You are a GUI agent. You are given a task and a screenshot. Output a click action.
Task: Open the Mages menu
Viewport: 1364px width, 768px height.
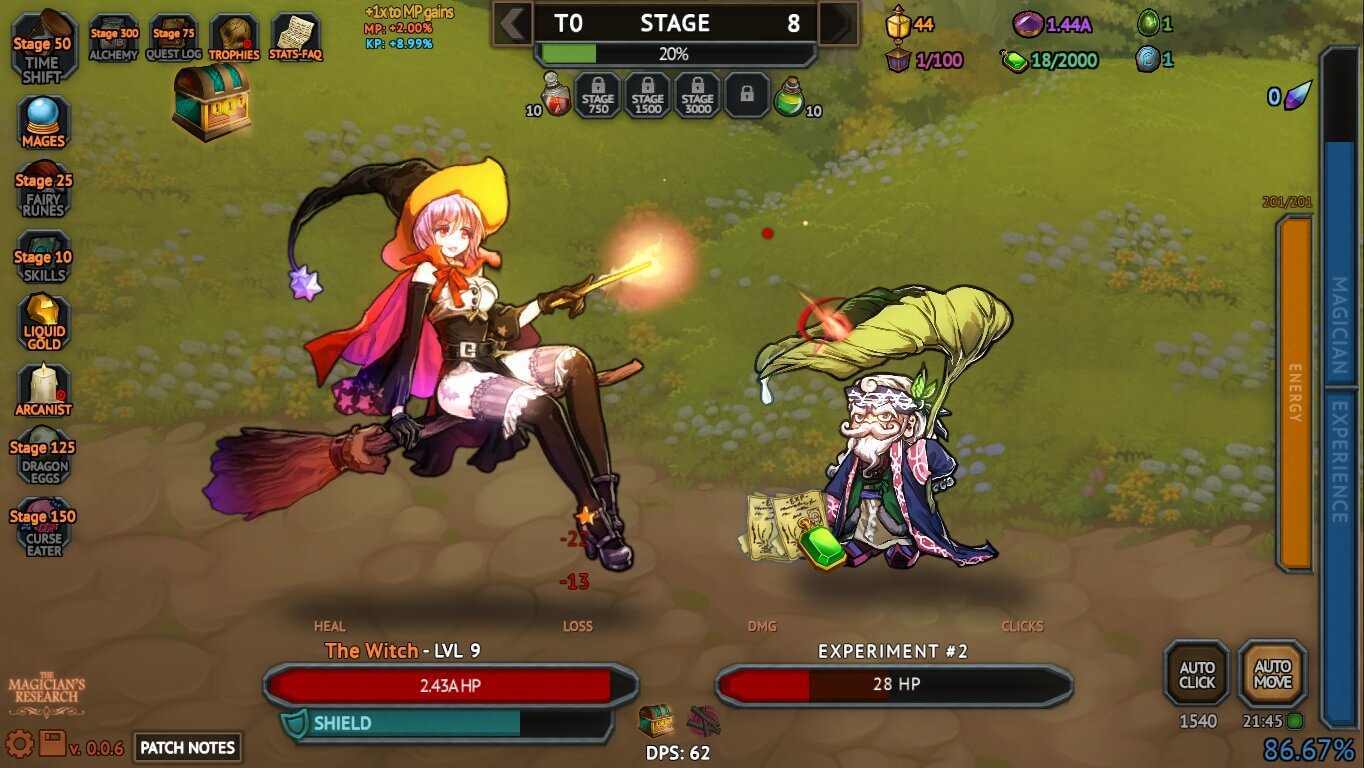(43, 122)
